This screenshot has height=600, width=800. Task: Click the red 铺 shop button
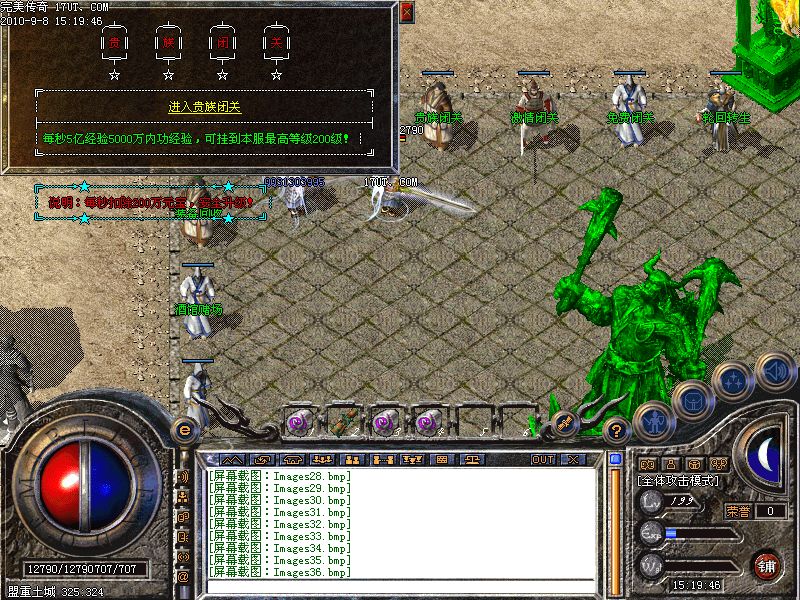[767, 565]
